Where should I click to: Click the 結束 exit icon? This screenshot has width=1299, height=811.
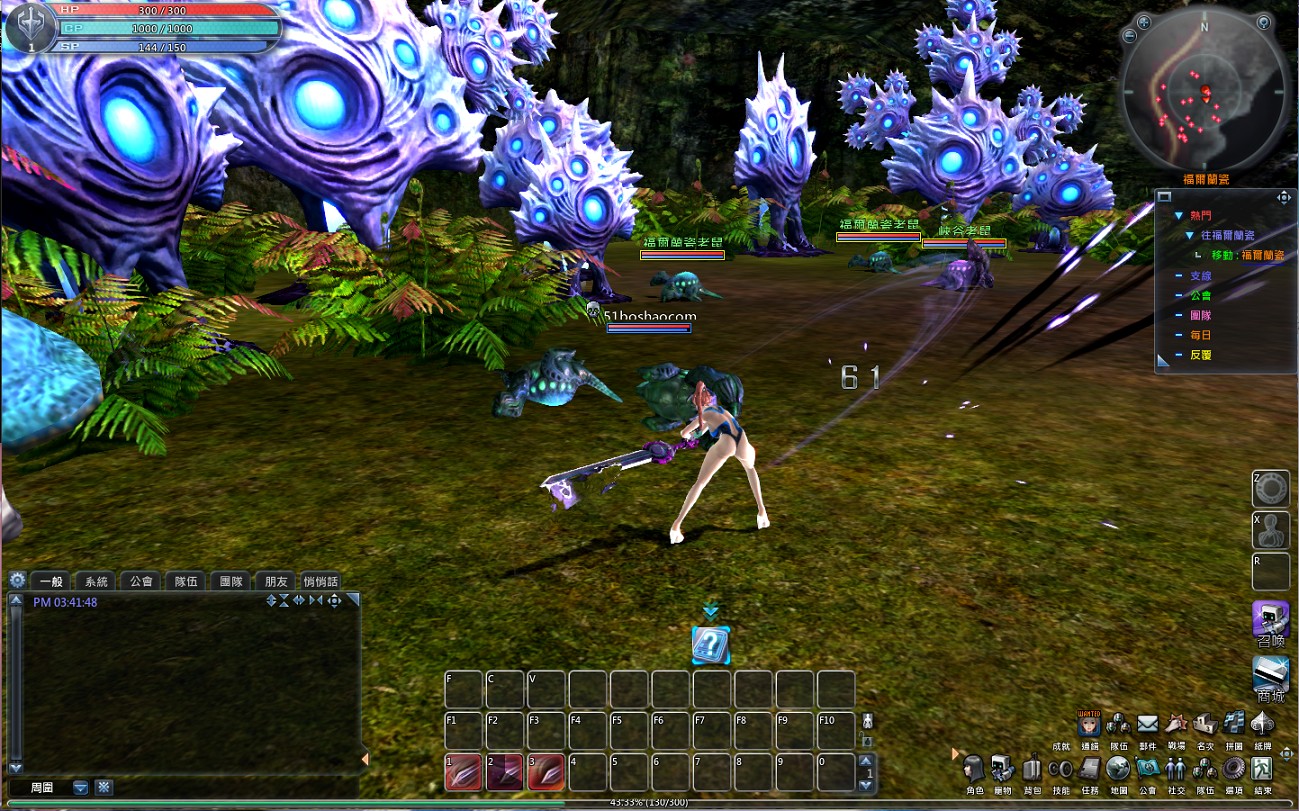(1263, 770)
